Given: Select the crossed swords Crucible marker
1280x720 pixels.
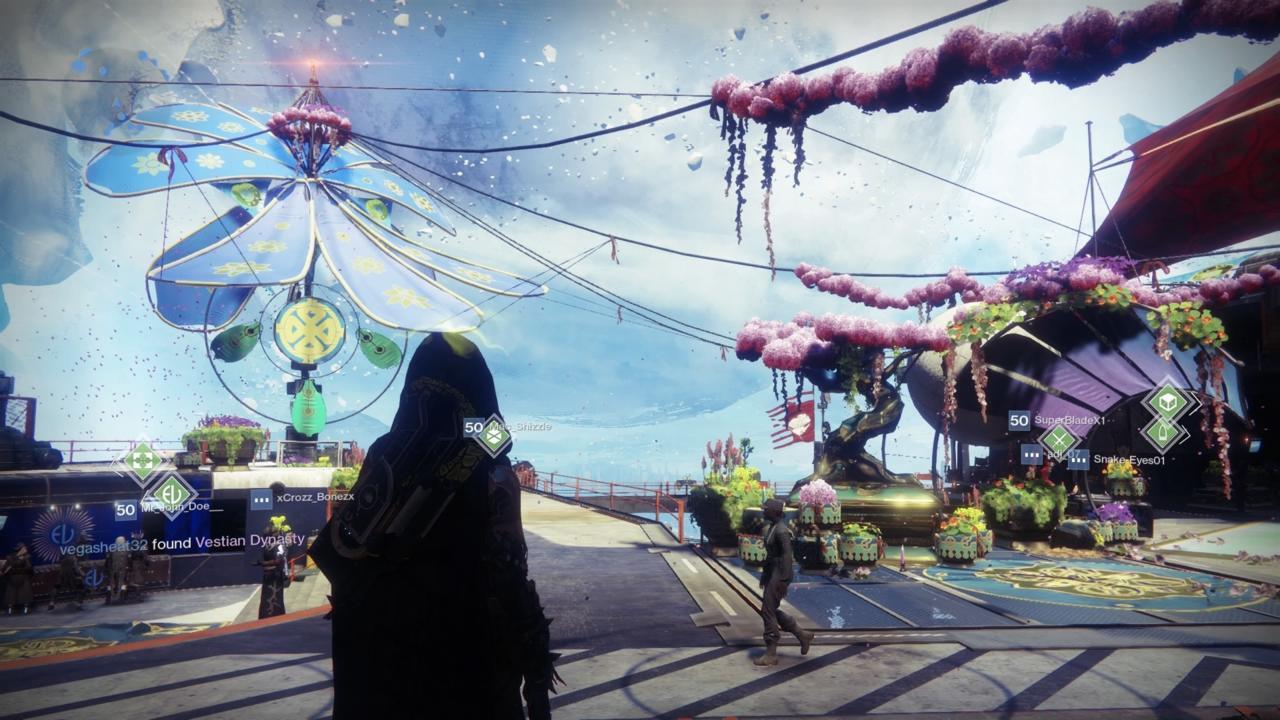Looking at the screenshot, I should 1058,438.
